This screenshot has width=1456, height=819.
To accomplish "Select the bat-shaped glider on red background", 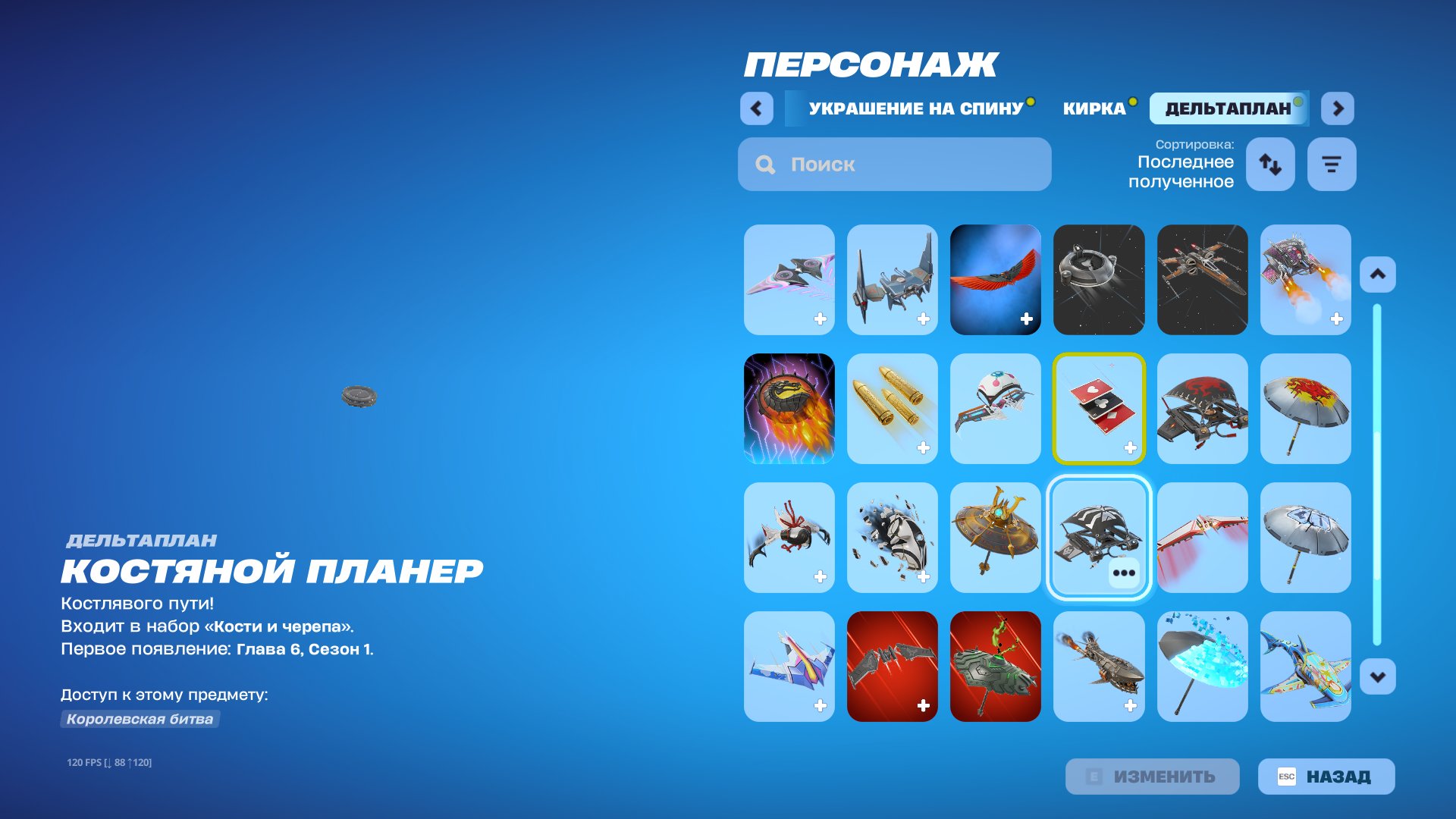I will click(892, 666).
